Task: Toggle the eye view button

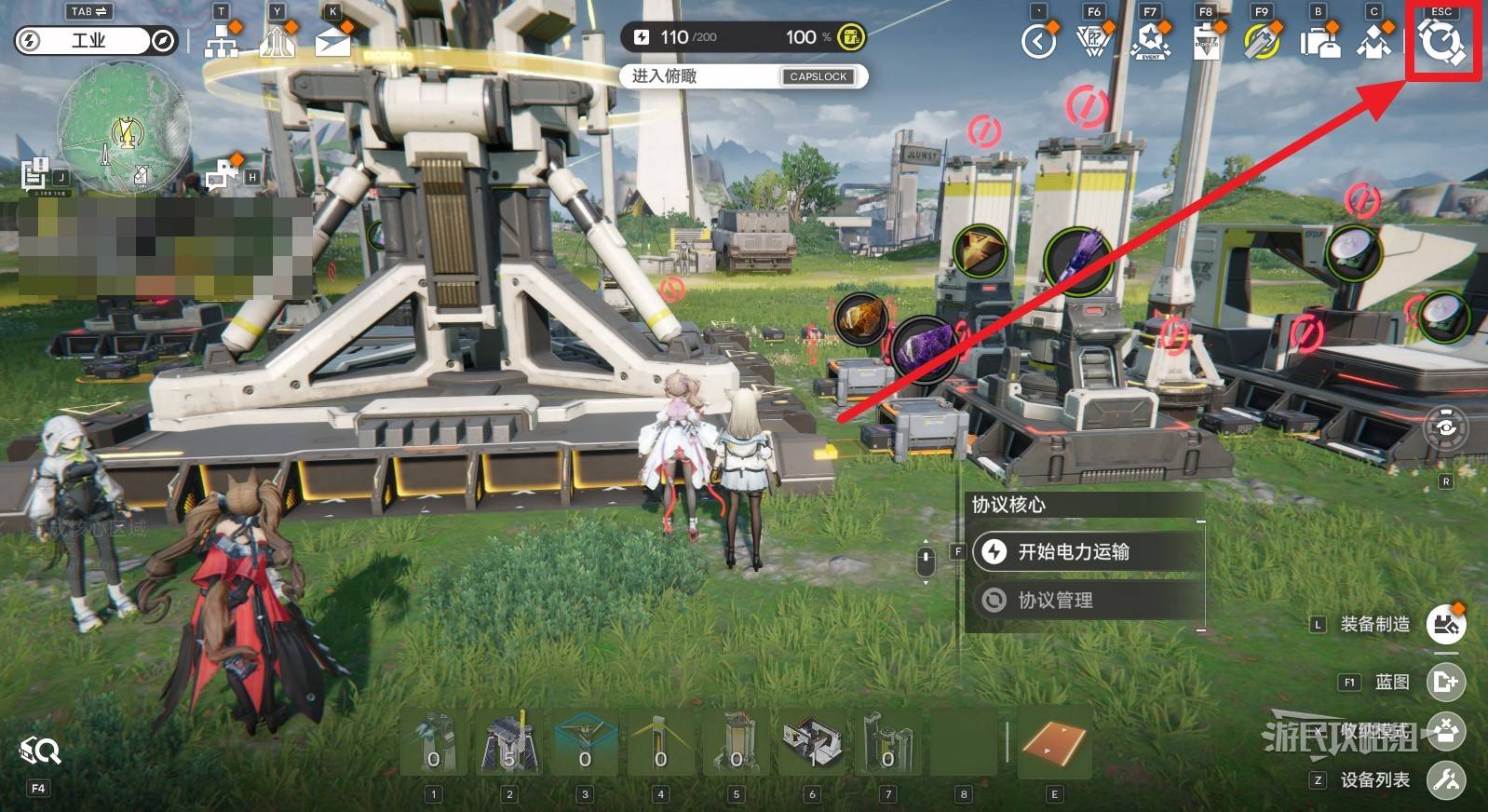Action: click(x=1445, y=427)
